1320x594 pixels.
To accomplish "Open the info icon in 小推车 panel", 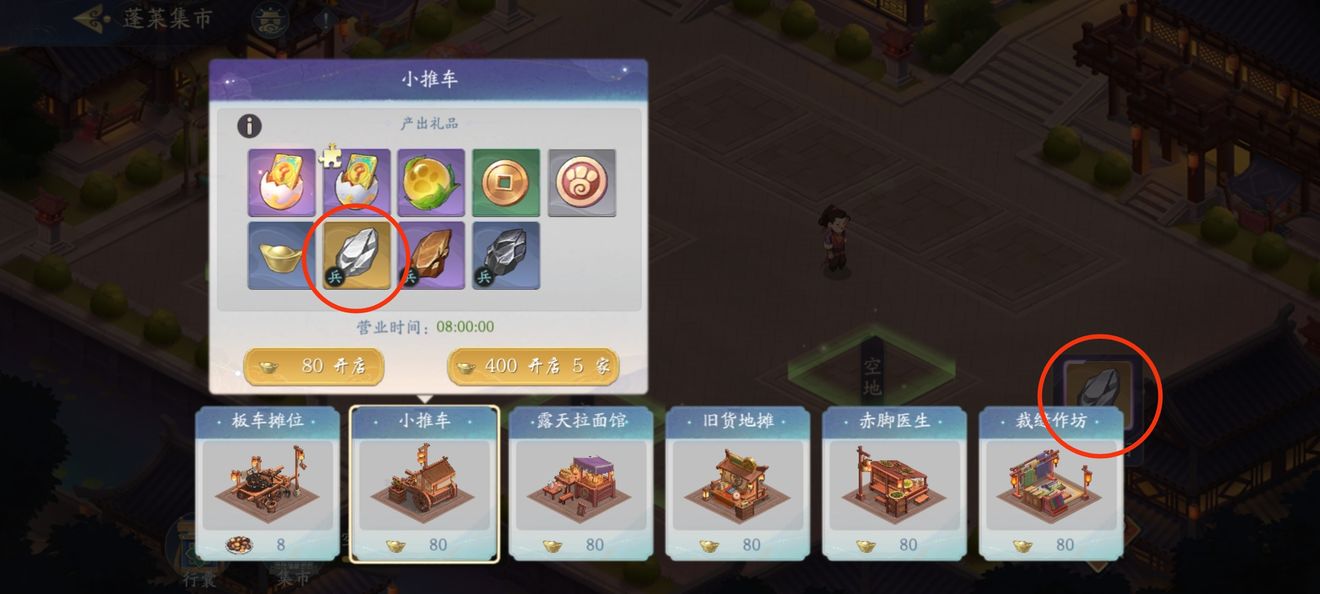I will point(249,126).
